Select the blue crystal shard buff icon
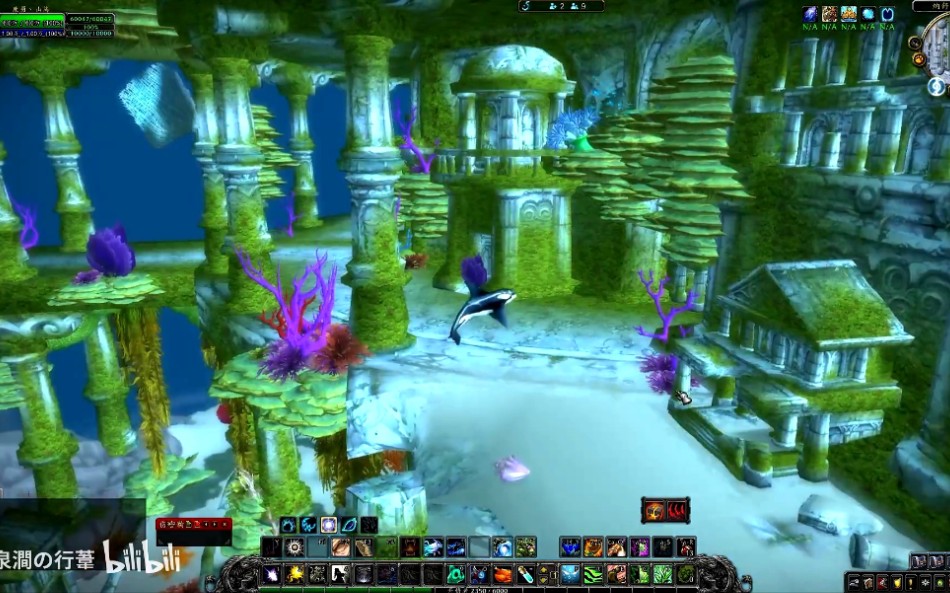 809,14
